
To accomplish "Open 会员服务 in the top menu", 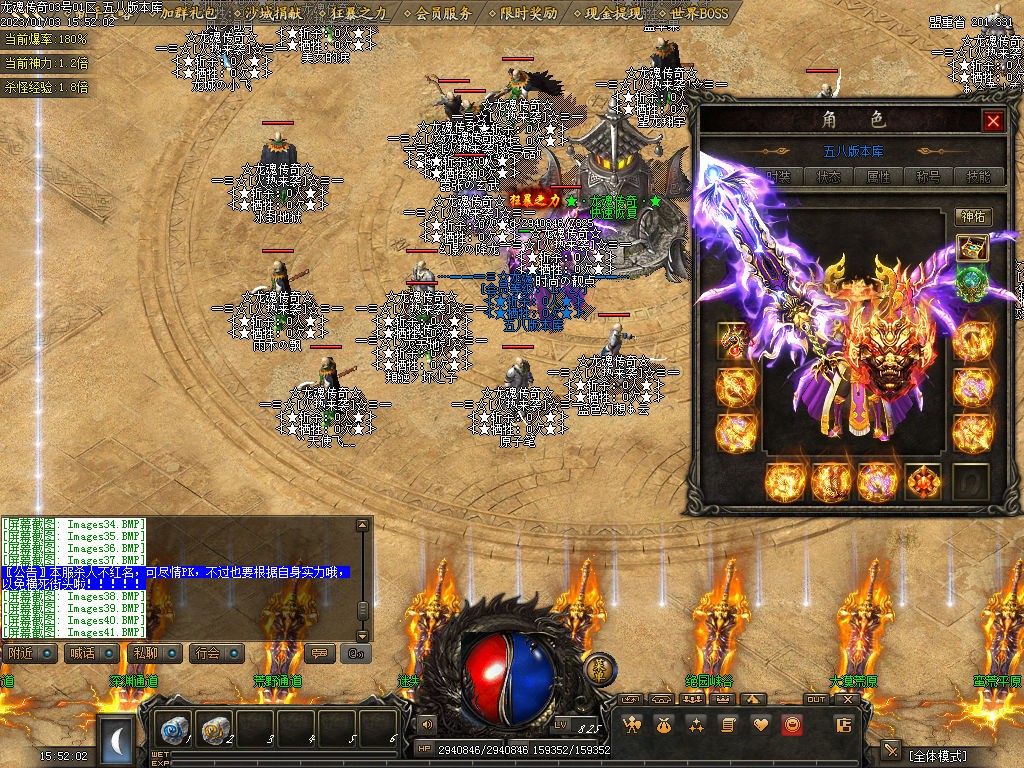I will tap(443, 14).
